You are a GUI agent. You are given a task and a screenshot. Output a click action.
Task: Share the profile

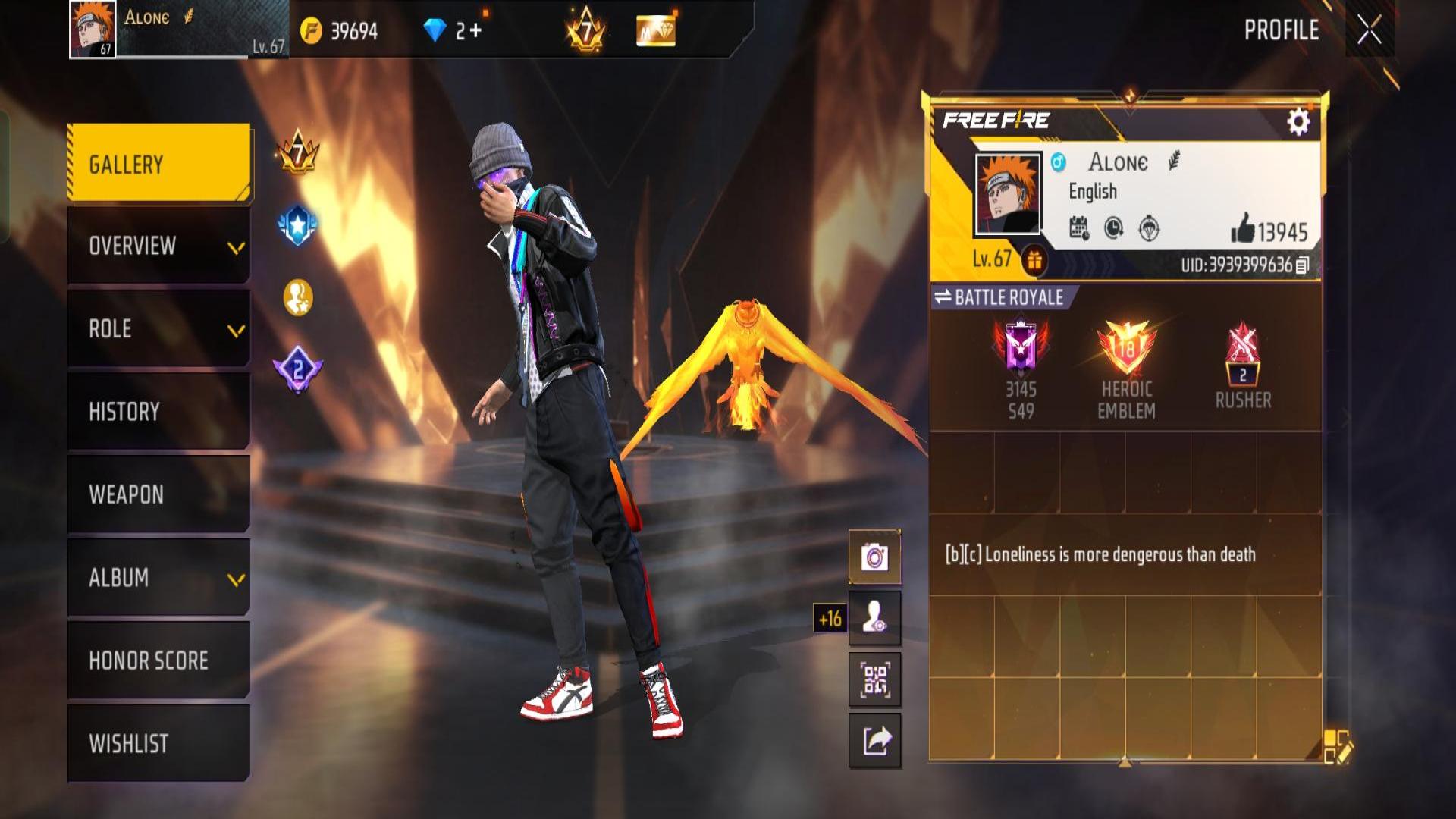point(874,740)
